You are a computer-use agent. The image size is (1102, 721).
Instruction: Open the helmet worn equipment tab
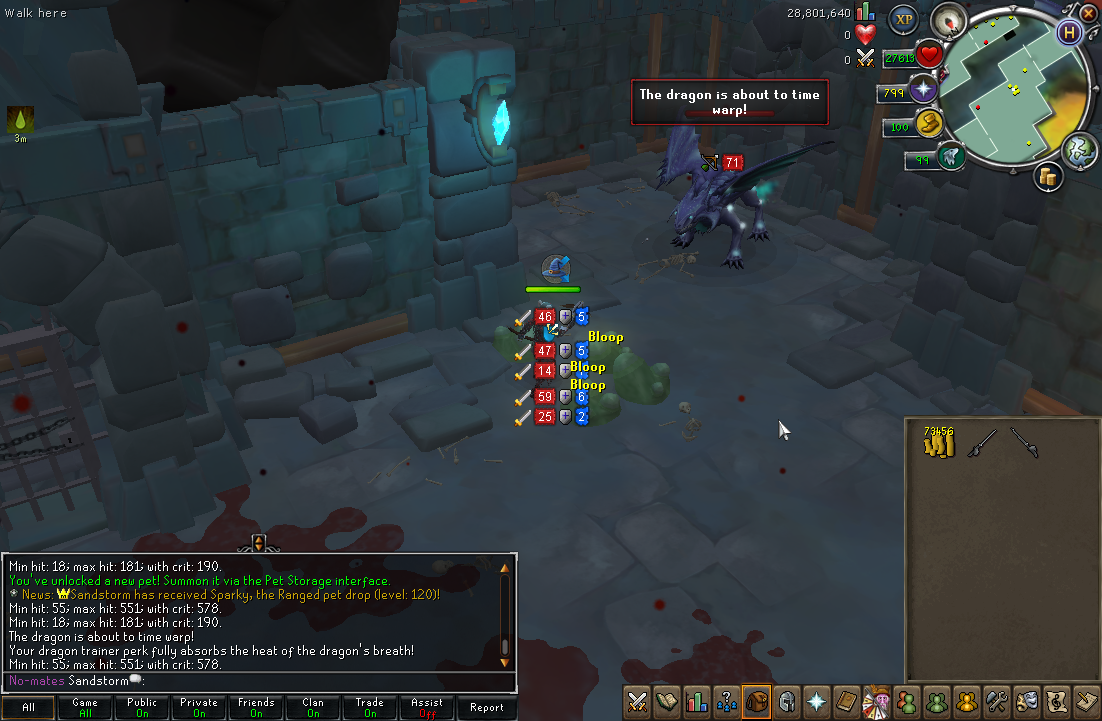(x=786, y=701)
